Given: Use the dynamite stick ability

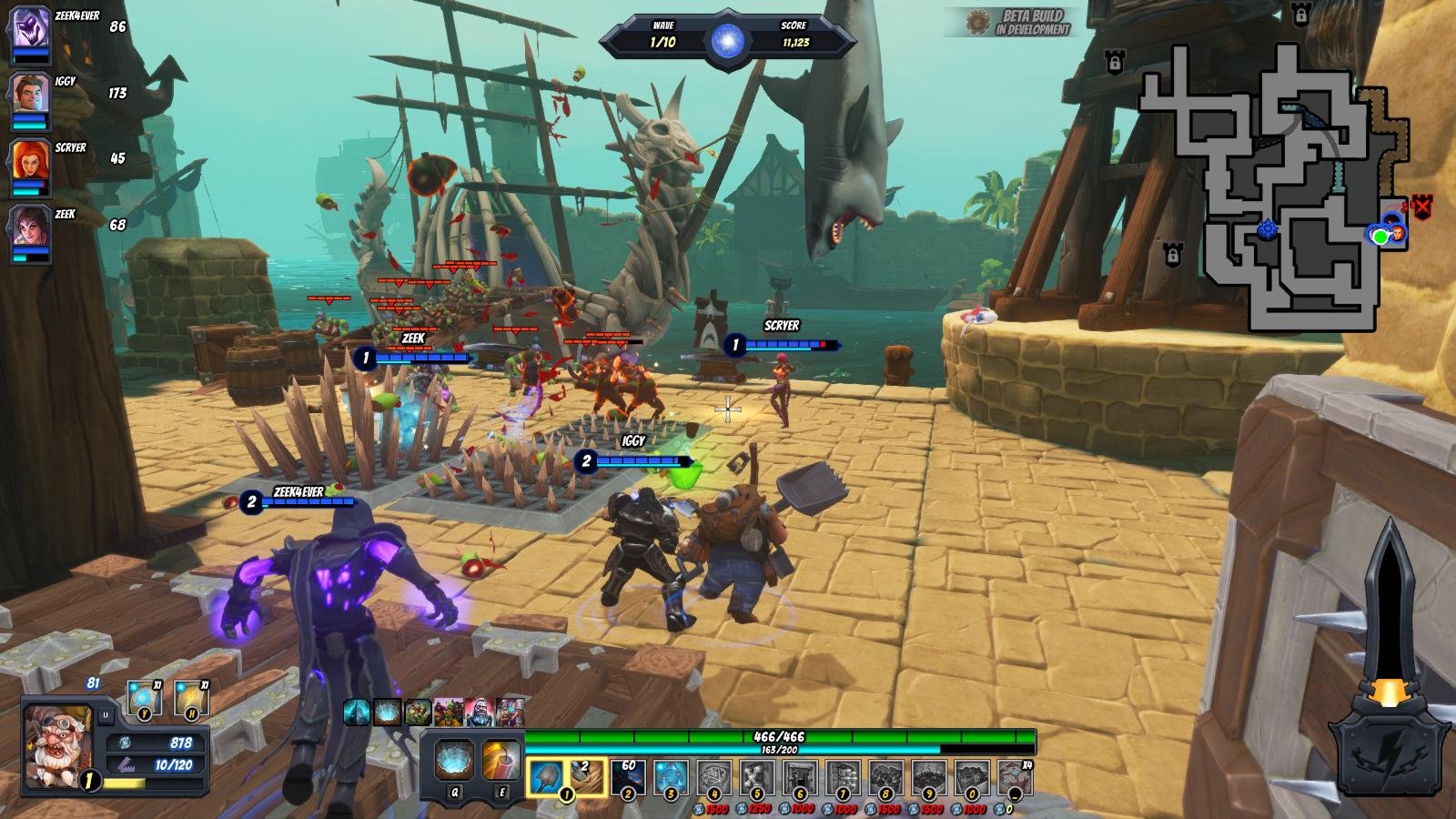Looking at the screenshot, I should (x=501, y=757).
